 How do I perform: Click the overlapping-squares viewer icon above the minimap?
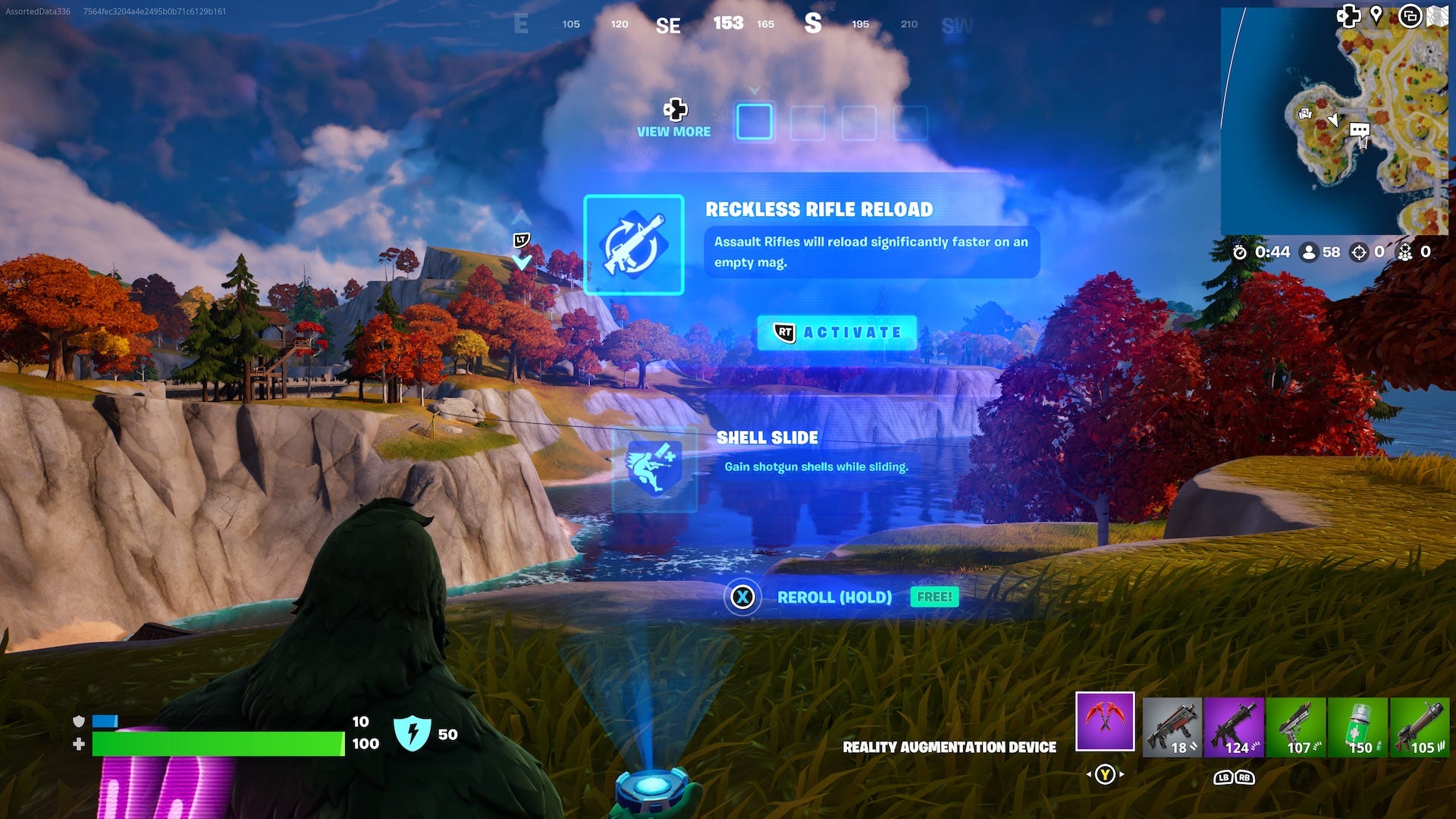(1409, 15)
